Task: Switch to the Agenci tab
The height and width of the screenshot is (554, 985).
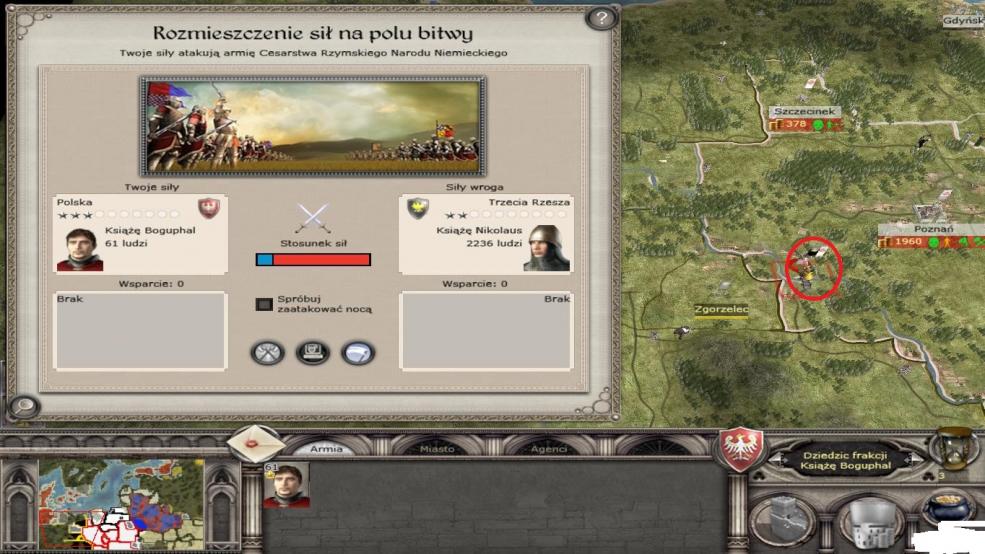Action: [549, 449]
